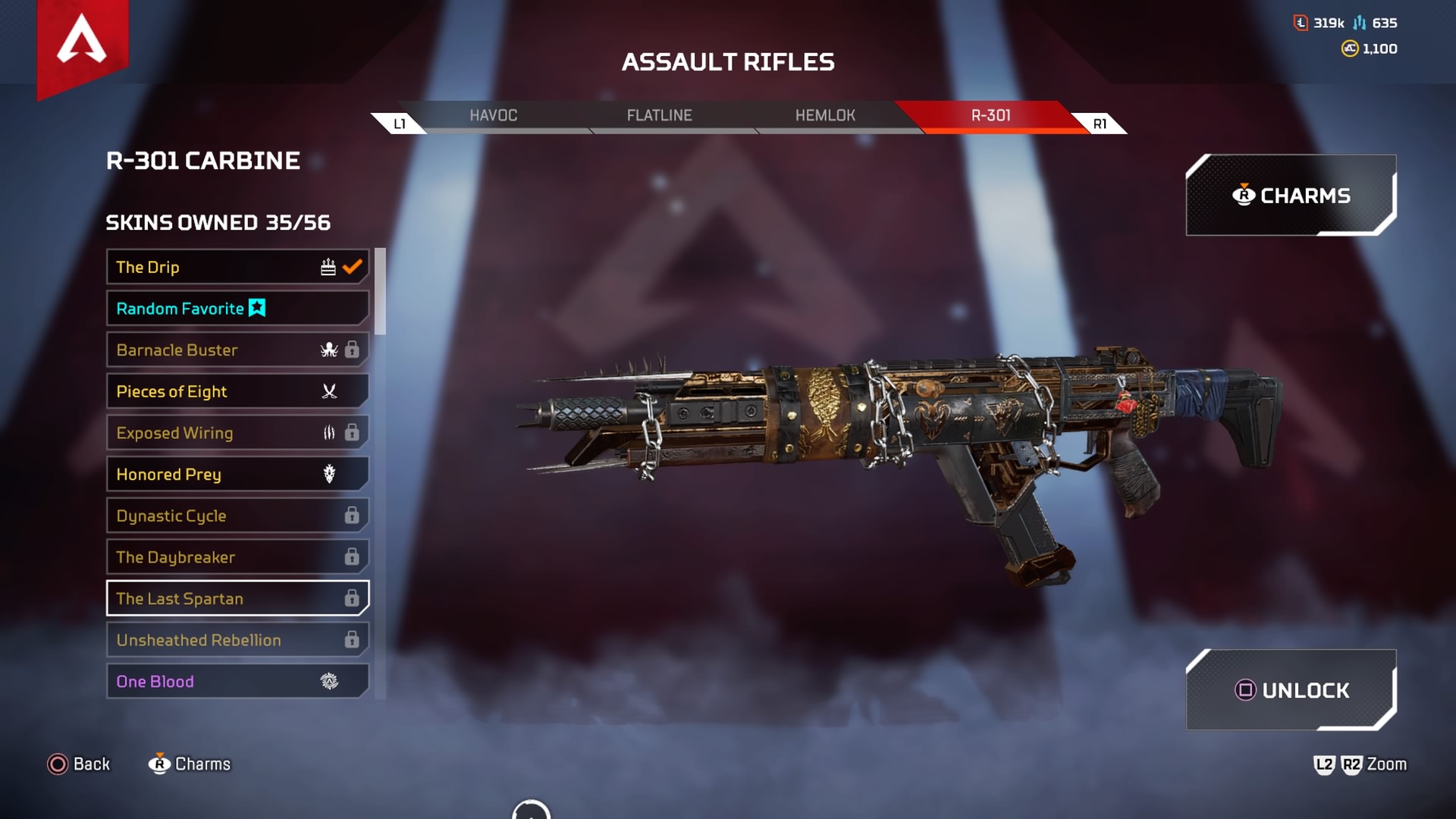The image size is (1456, 819).
Task: Open the FLATLINE weapon tab
Action: coord(659,115)
